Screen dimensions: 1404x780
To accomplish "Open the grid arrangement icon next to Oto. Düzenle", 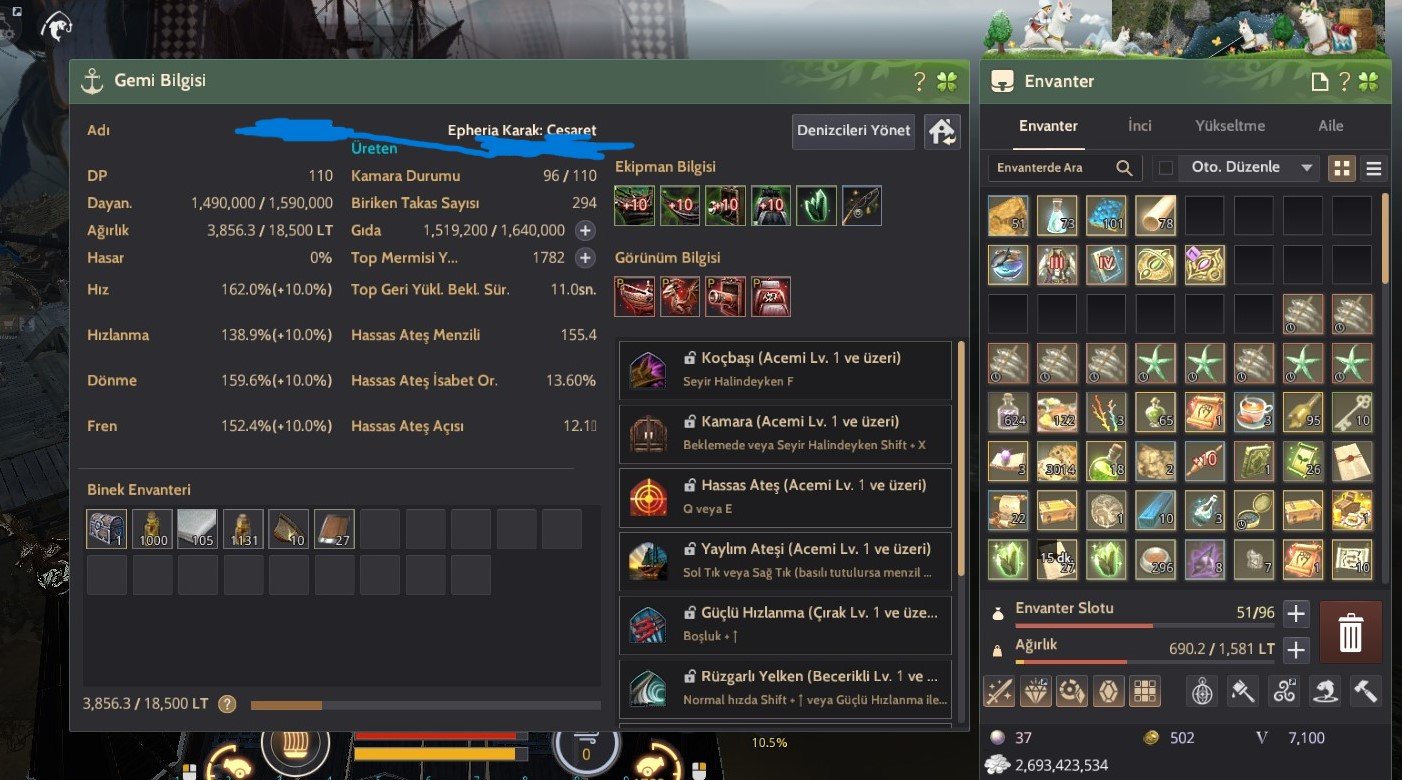I will [1341, 167].
